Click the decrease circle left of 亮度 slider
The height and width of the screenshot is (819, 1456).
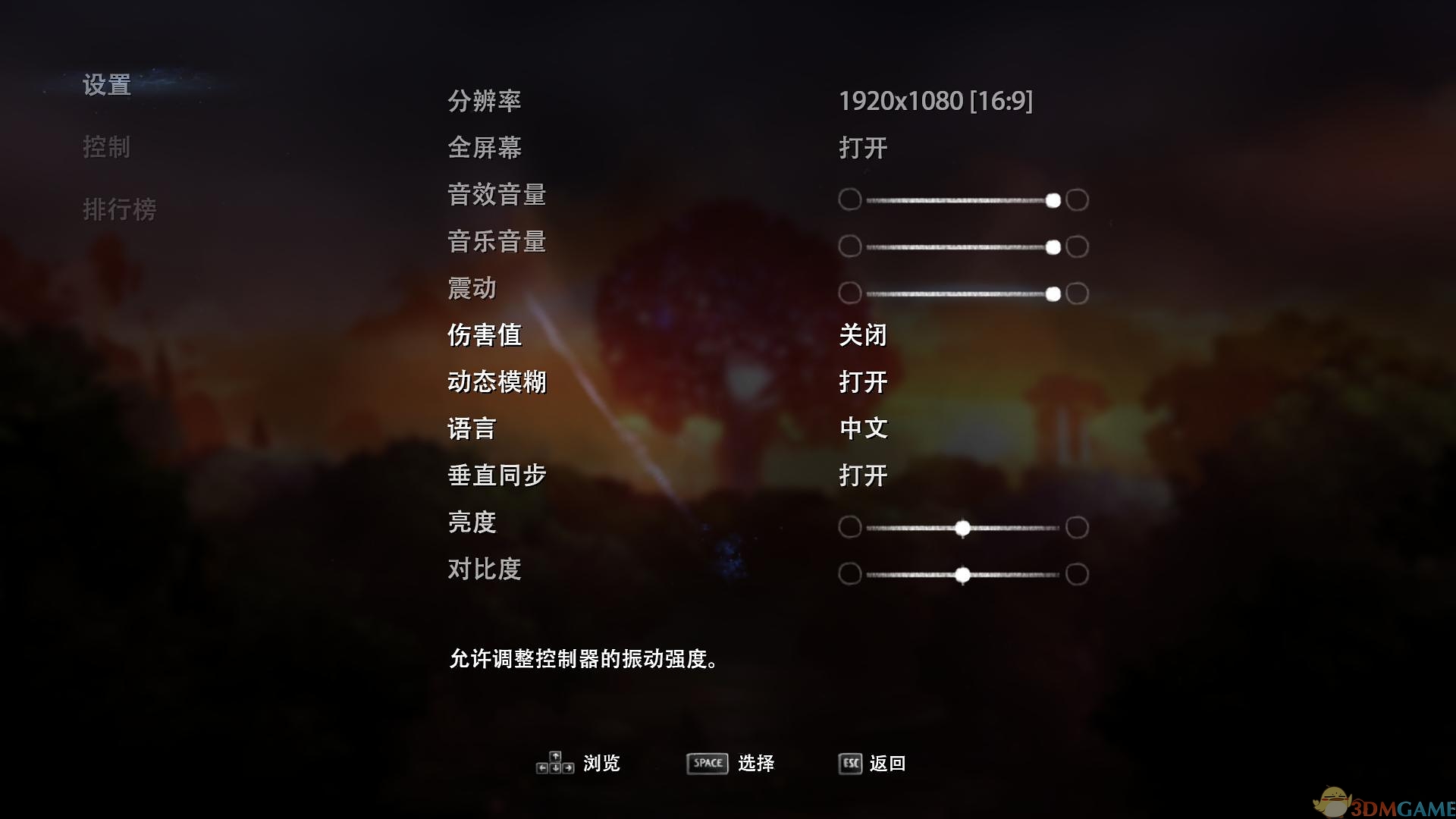tap(849, 527)
